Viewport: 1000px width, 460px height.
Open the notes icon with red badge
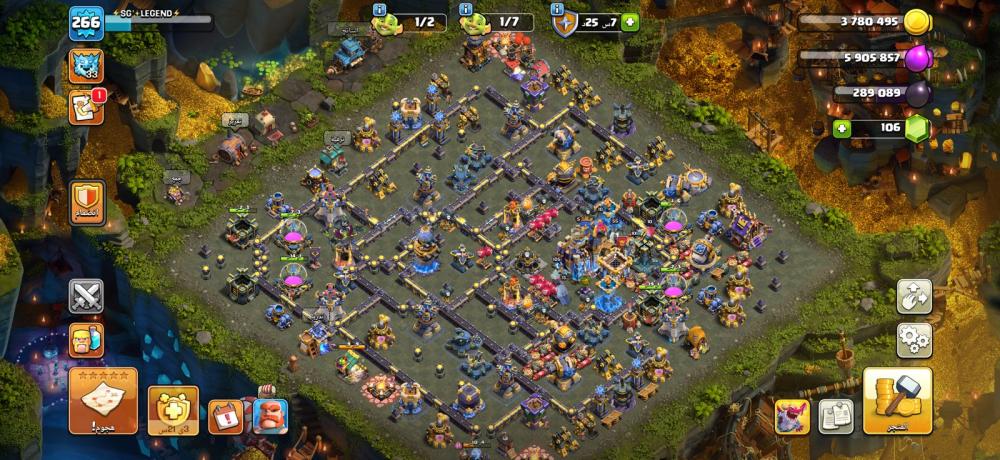tap(86, 106)
